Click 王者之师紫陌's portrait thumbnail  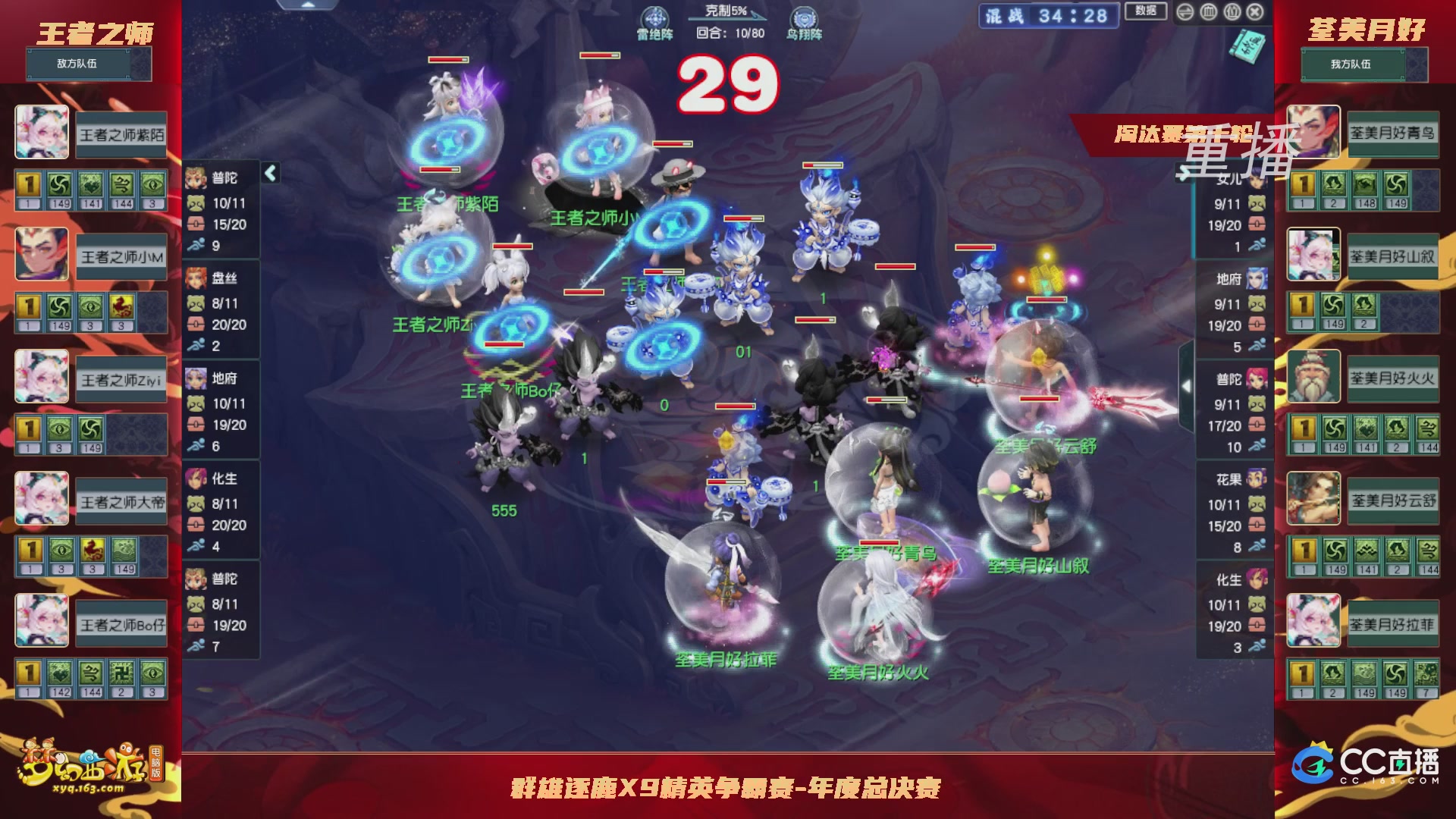[40, 133]
